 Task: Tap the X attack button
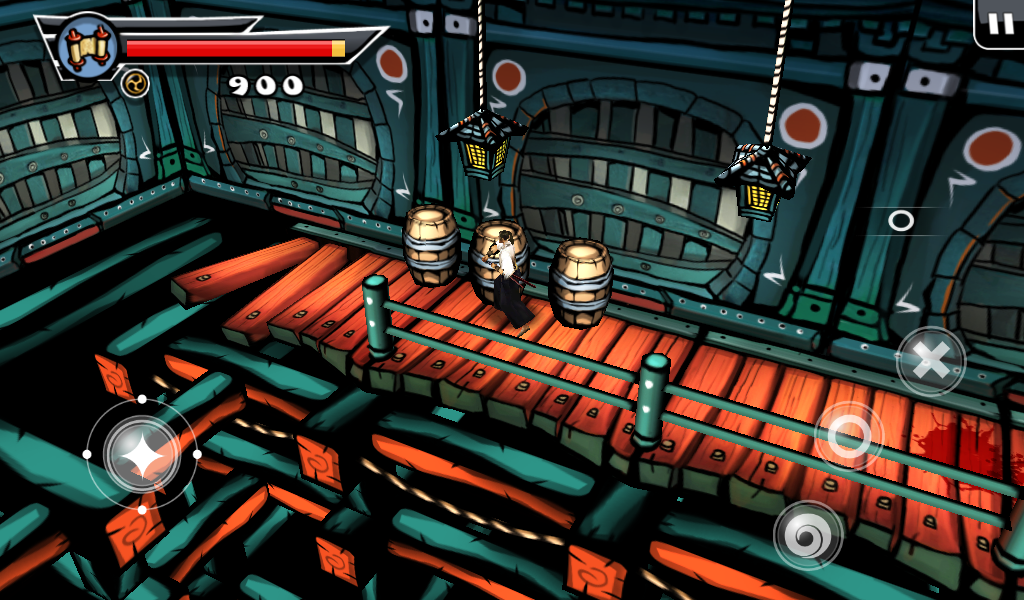(x=931, y=361)
